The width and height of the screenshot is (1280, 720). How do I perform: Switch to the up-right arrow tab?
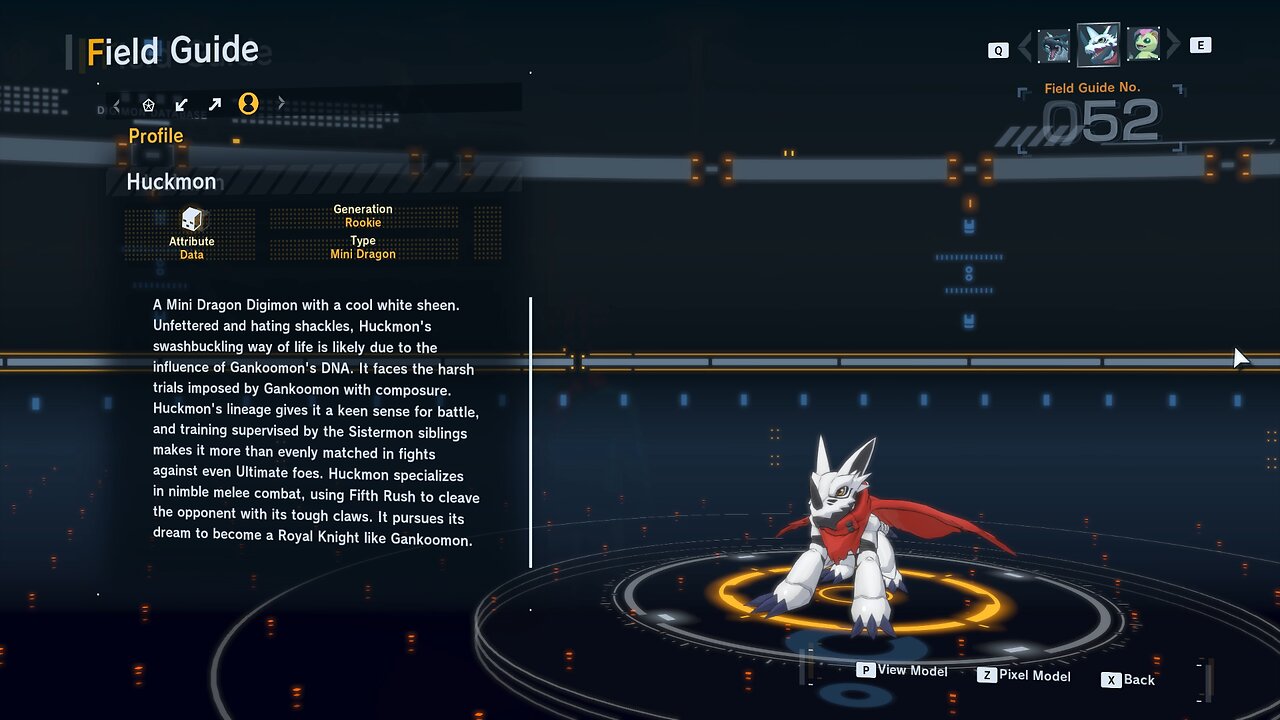tap(214, 104)
